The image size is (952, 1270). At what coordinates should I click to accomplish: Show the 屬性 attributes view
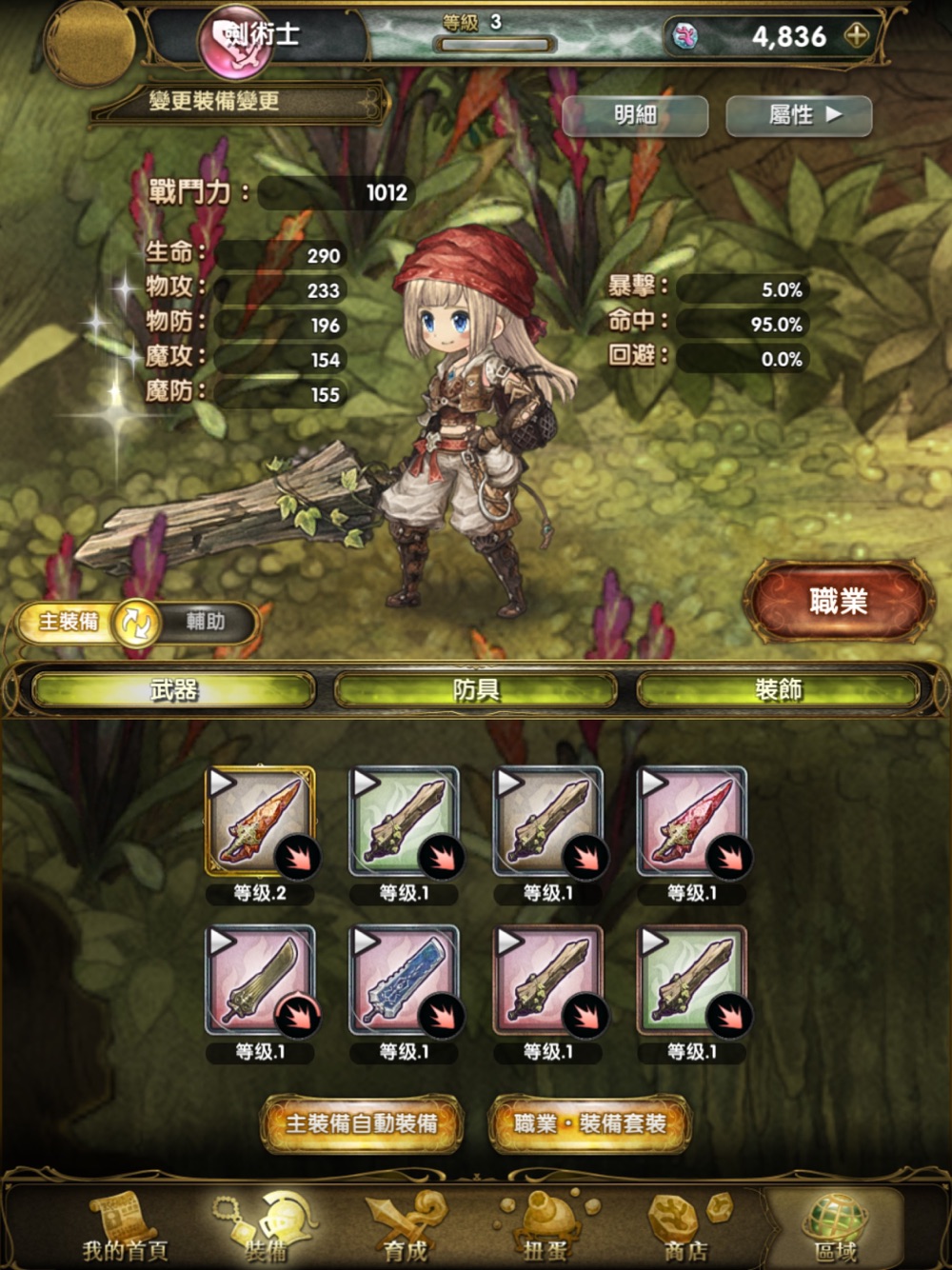coord(799,116)
